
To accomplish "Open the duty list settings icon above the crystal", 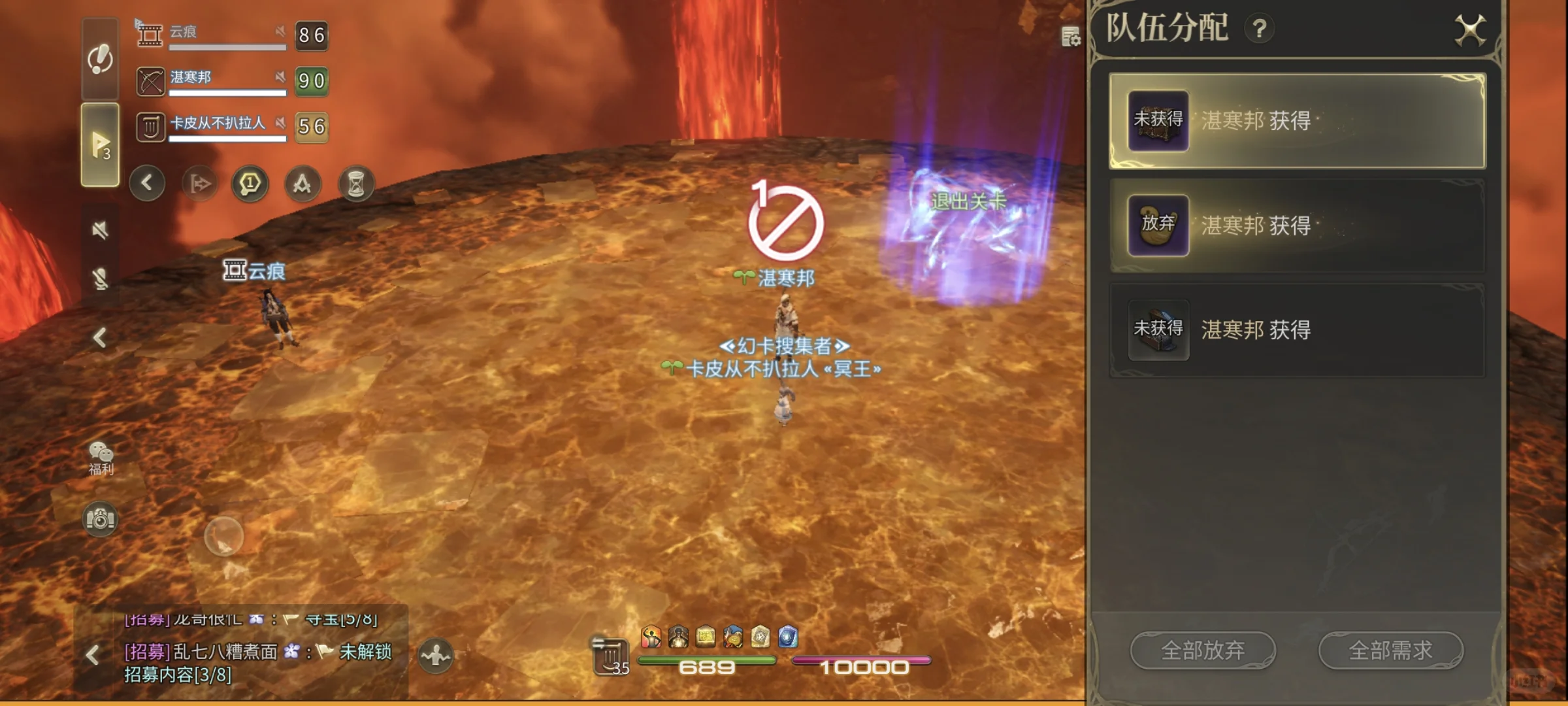I will coord(1070,37).
